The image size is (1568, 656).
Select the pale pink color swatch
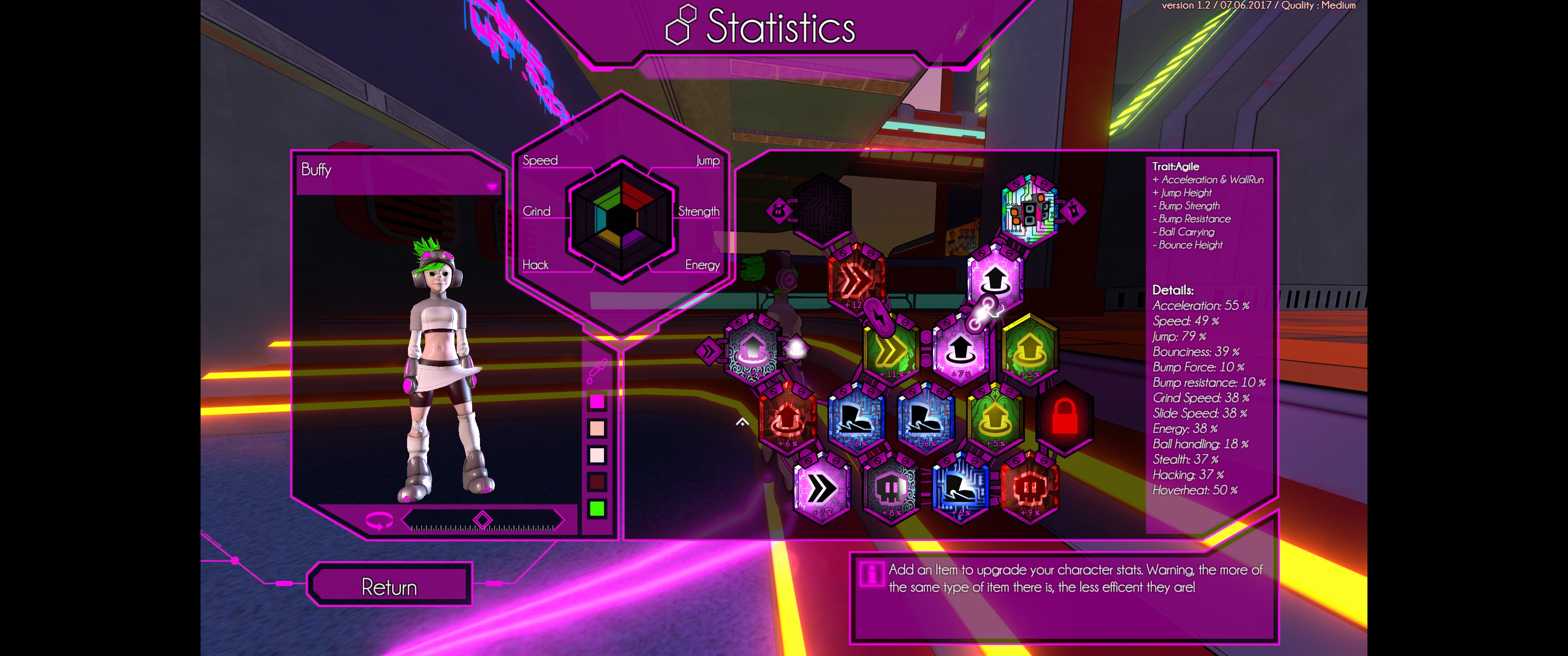[597, 455]
